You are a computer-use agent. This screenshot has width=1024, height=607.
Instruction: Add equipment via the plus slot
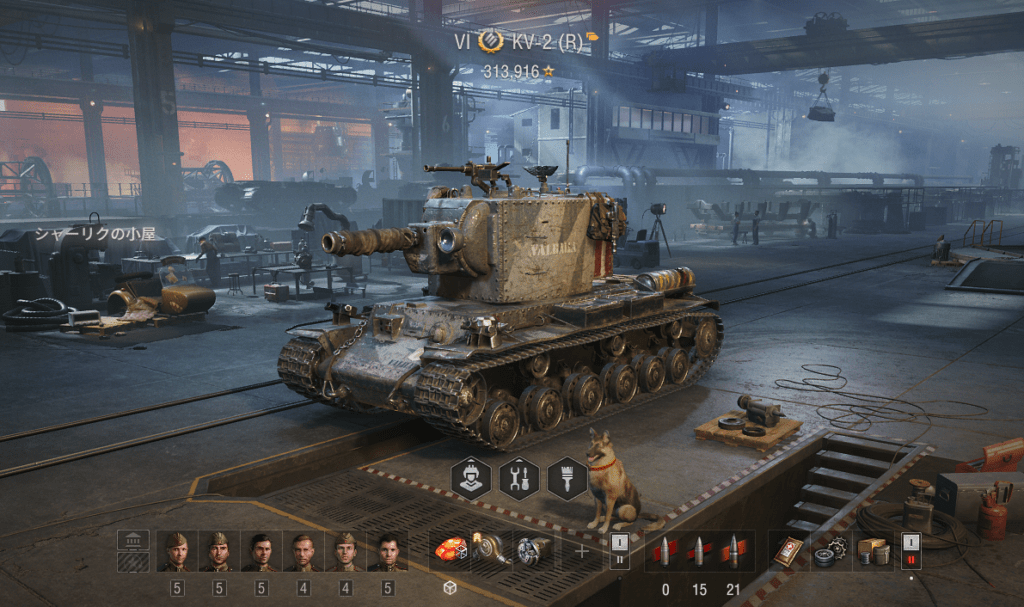coord(582,551)
